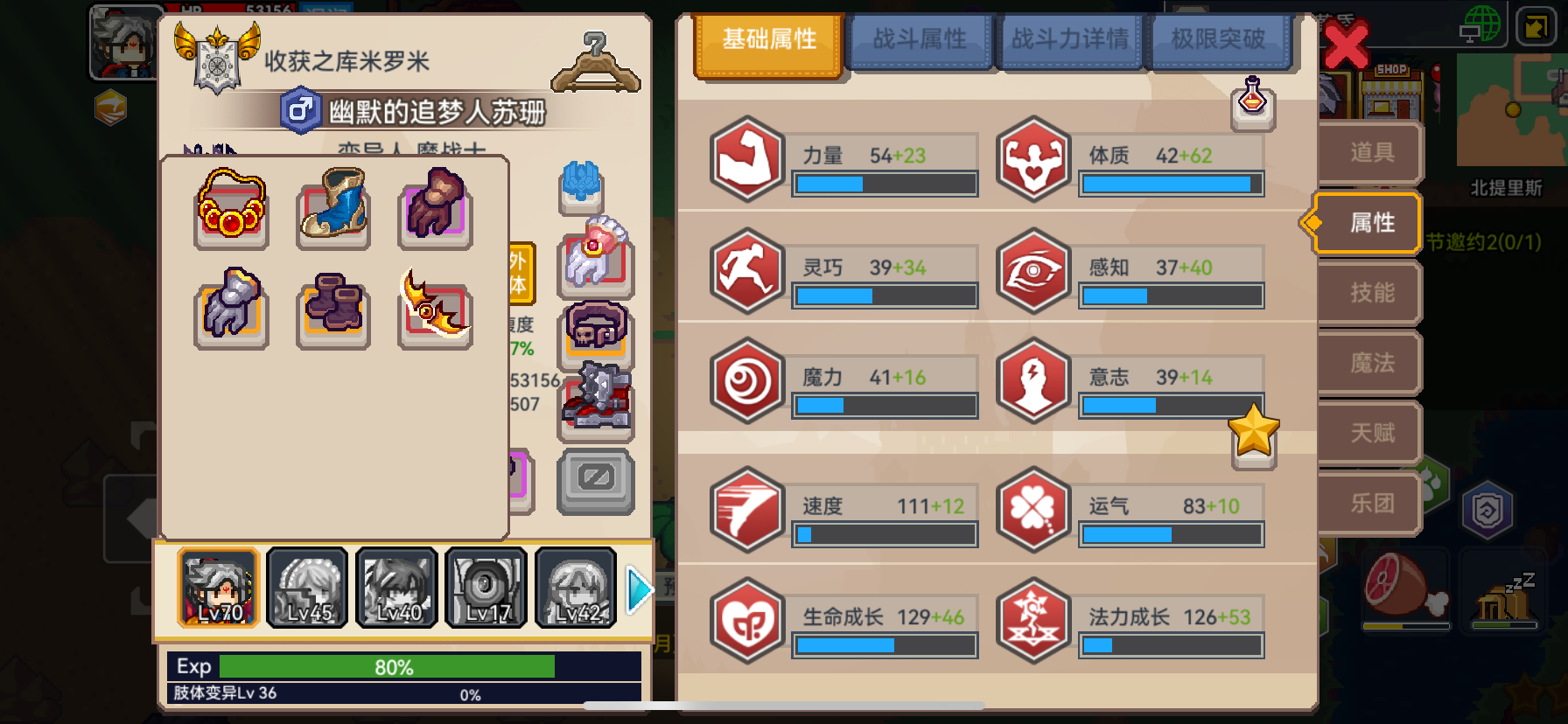
Task: Click the potion flask icon above attributes
Action: click(x=1253, y=102)
